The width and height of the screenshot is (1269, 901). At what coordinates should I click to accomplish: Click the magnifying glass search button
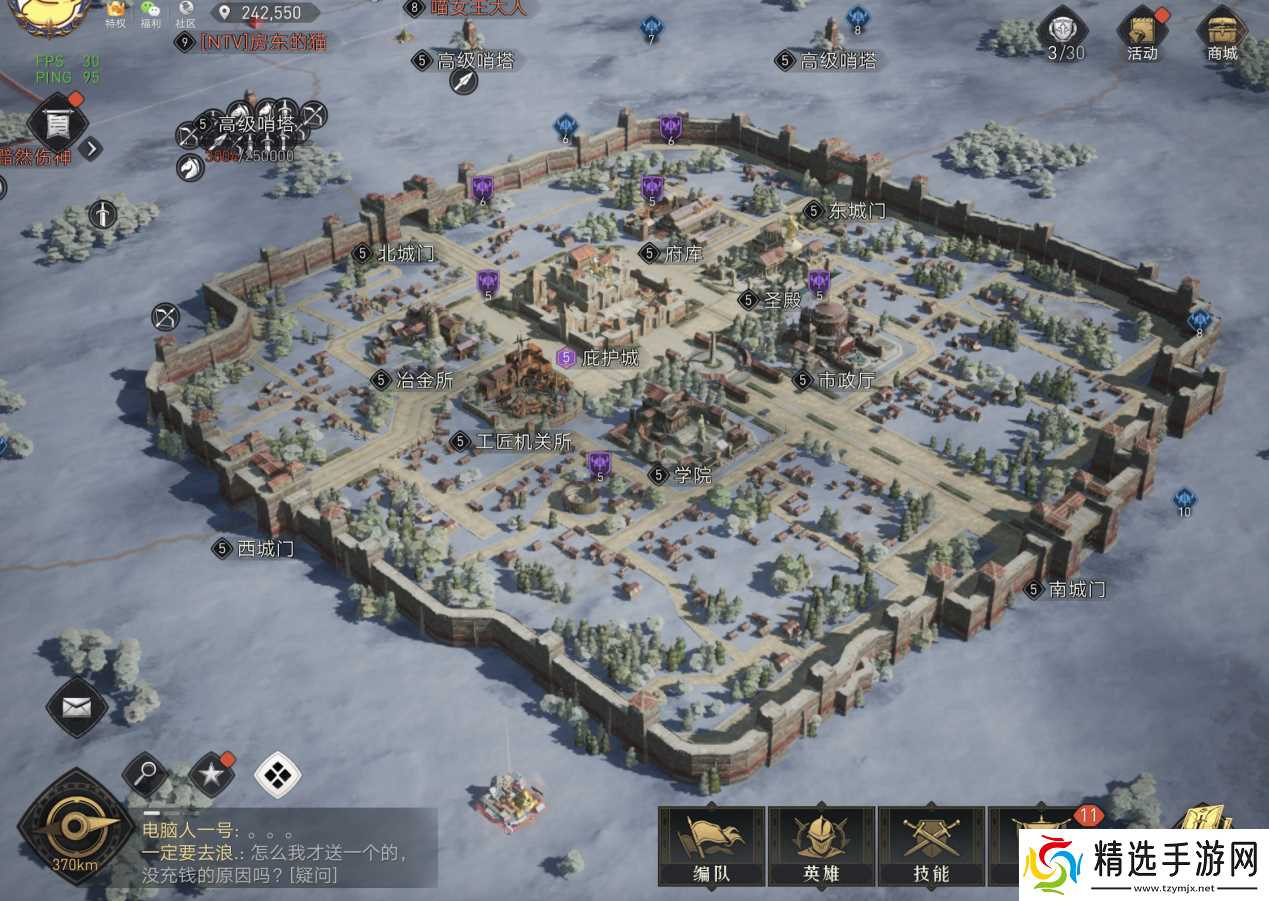145,773
